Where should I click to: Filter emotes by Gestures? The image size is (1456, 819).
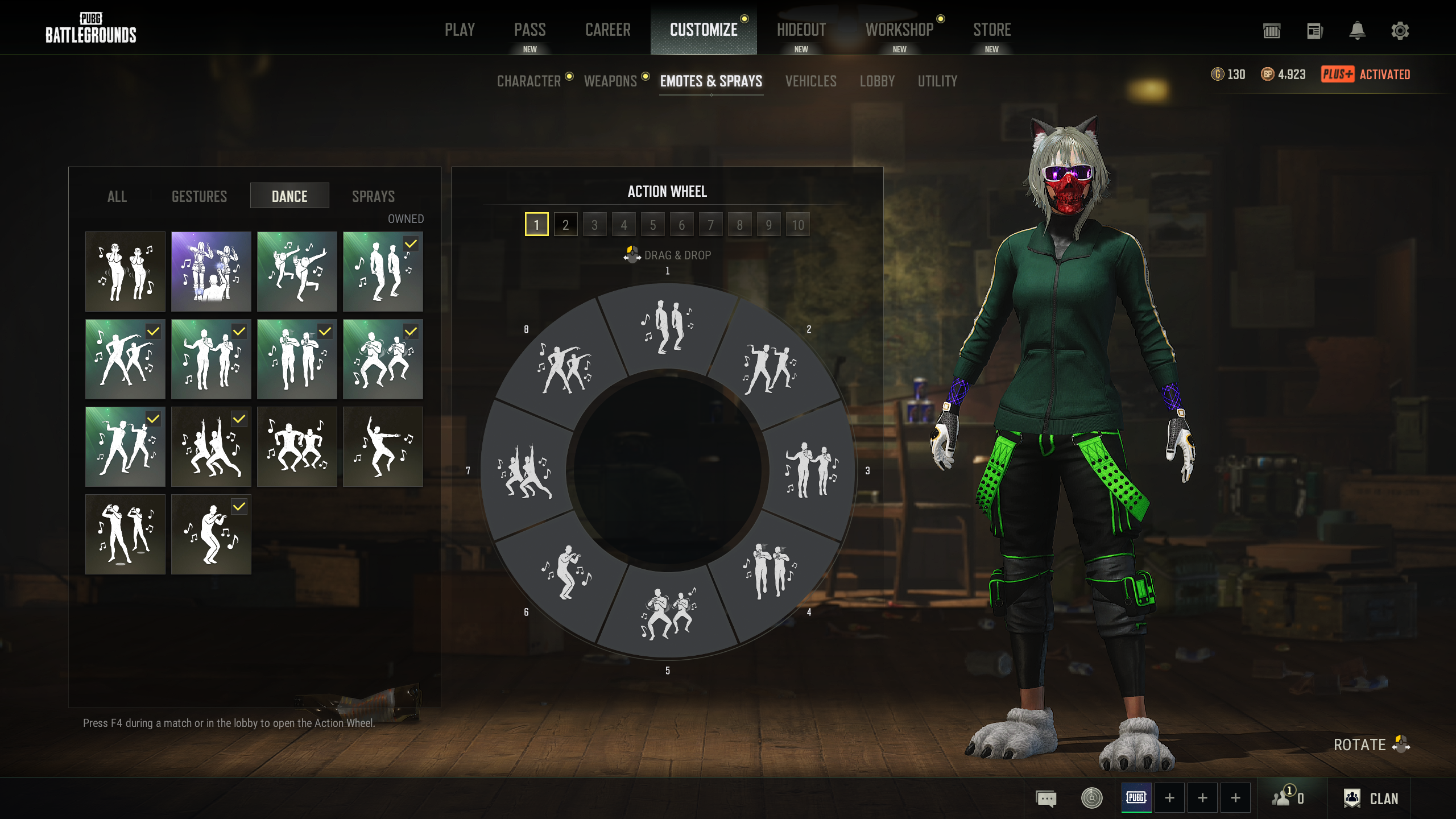[199, 196]
